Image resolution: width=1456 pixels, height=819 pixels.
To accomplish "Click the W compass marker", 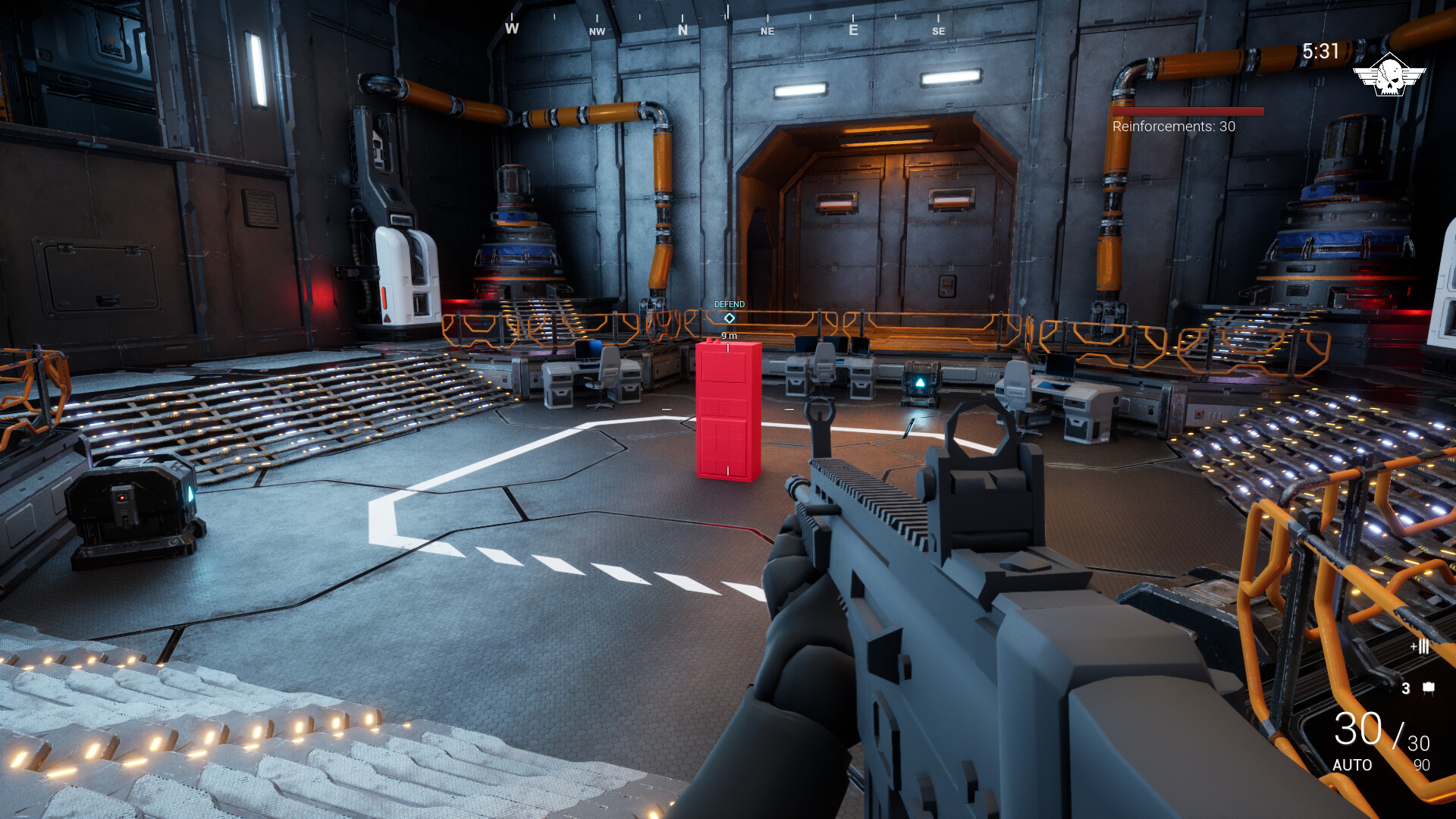I will (x=511, y=29).
